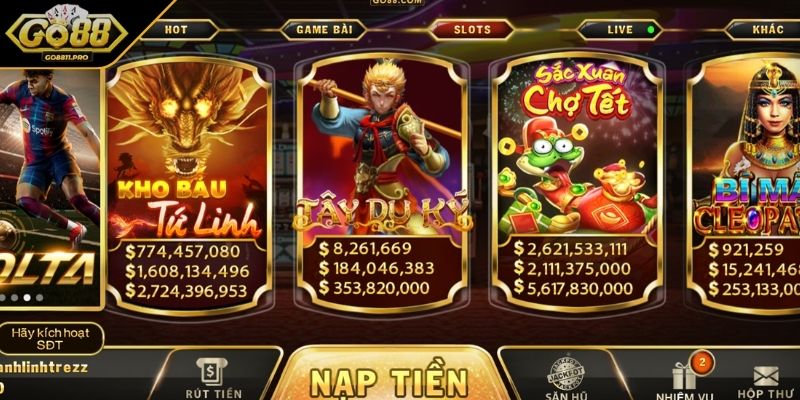Switch to the HOT tab
The image size is (800, 400).
coord(177,30)
